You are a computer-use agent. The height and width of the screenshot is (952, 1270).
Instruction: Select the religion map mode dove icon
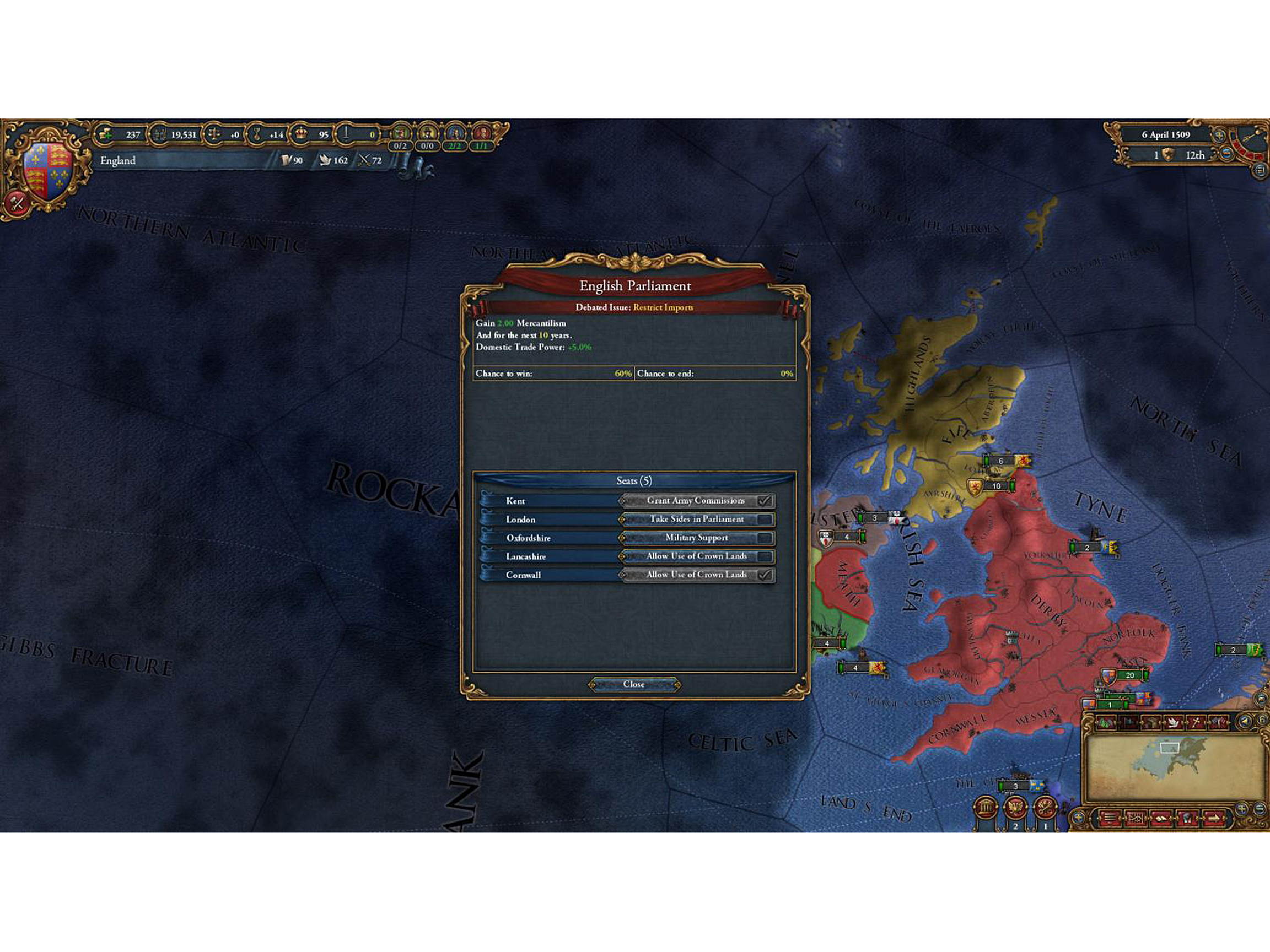pyautogui.click(x=1174, y=722)
